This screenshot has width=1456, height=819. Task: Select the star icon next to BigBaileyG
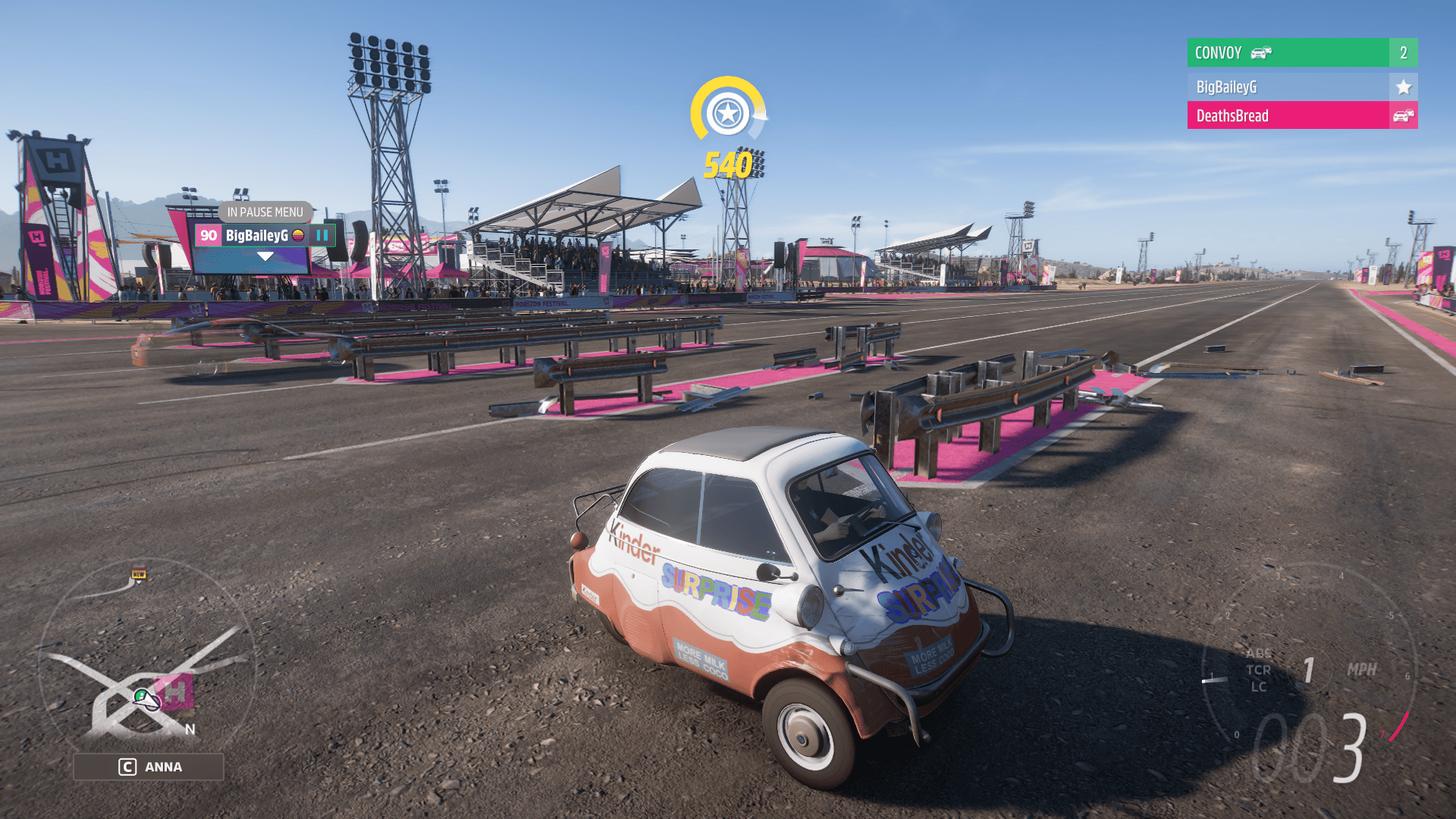tap(1405, 86)
